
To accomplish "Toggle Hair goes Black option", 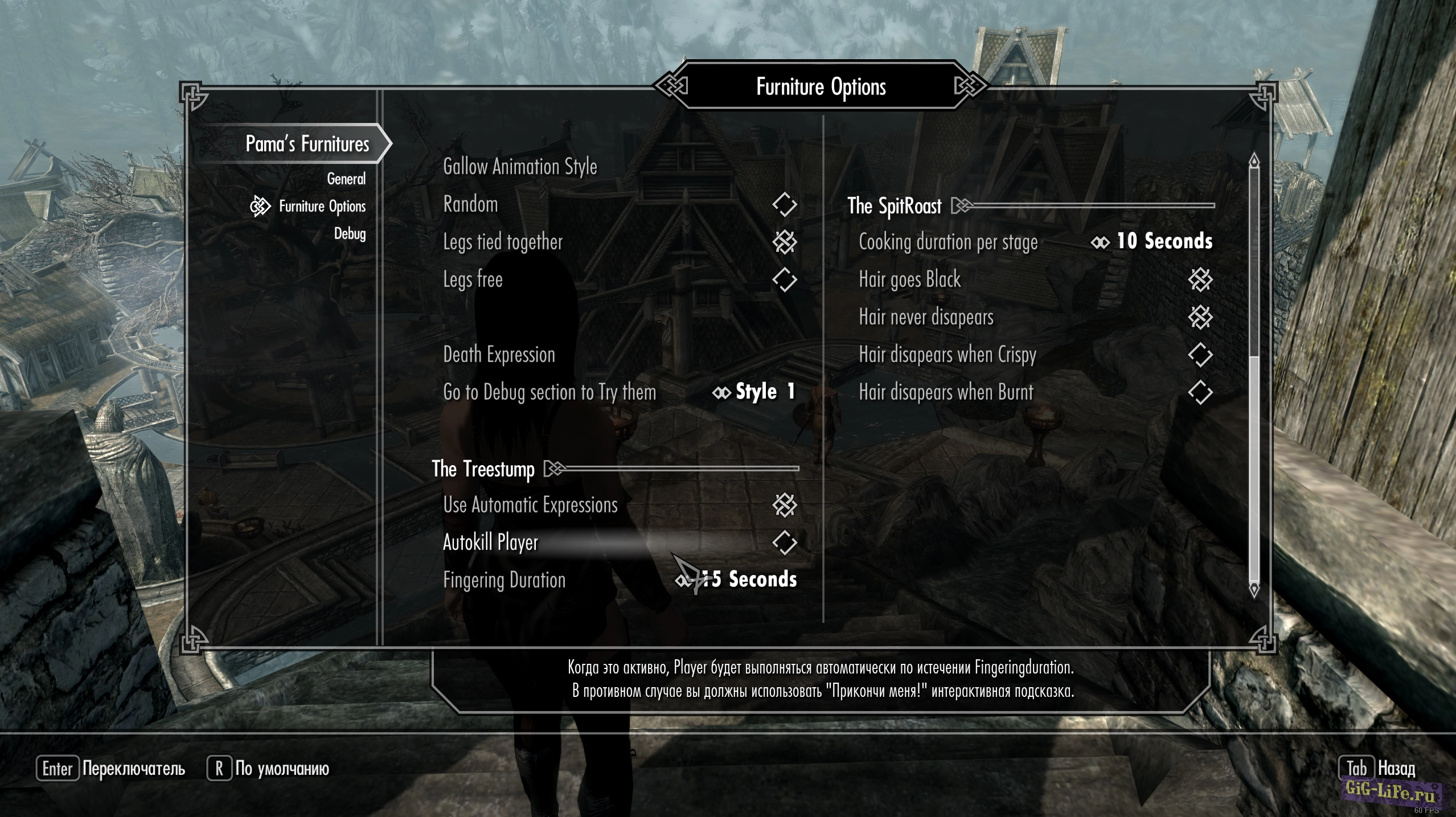I will click(x=1200, y=280).
